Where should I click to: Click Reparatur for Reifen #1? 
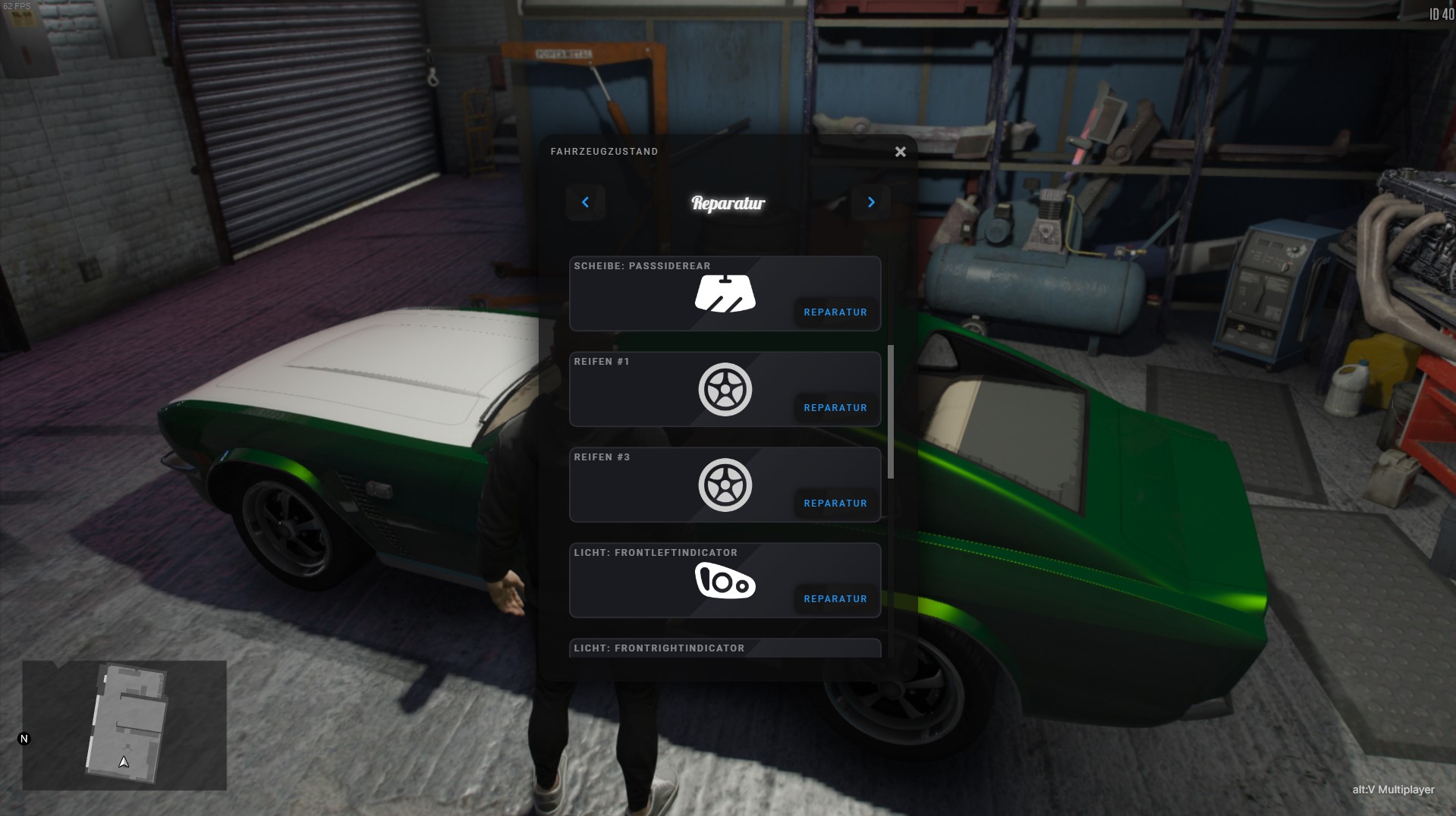point(835,408)
